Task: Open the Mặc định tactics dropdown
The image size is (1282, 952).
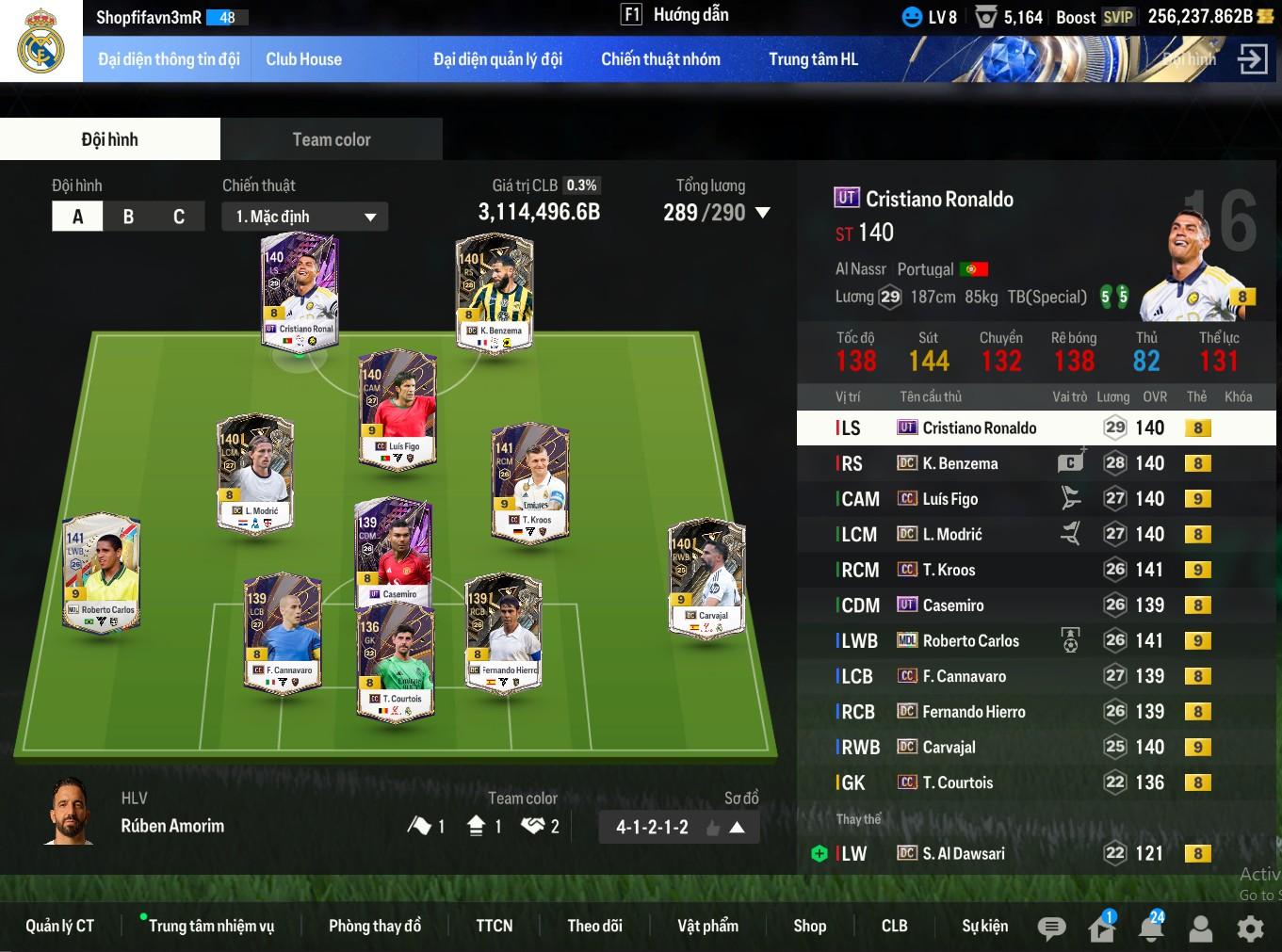Action: pos(305,217)
